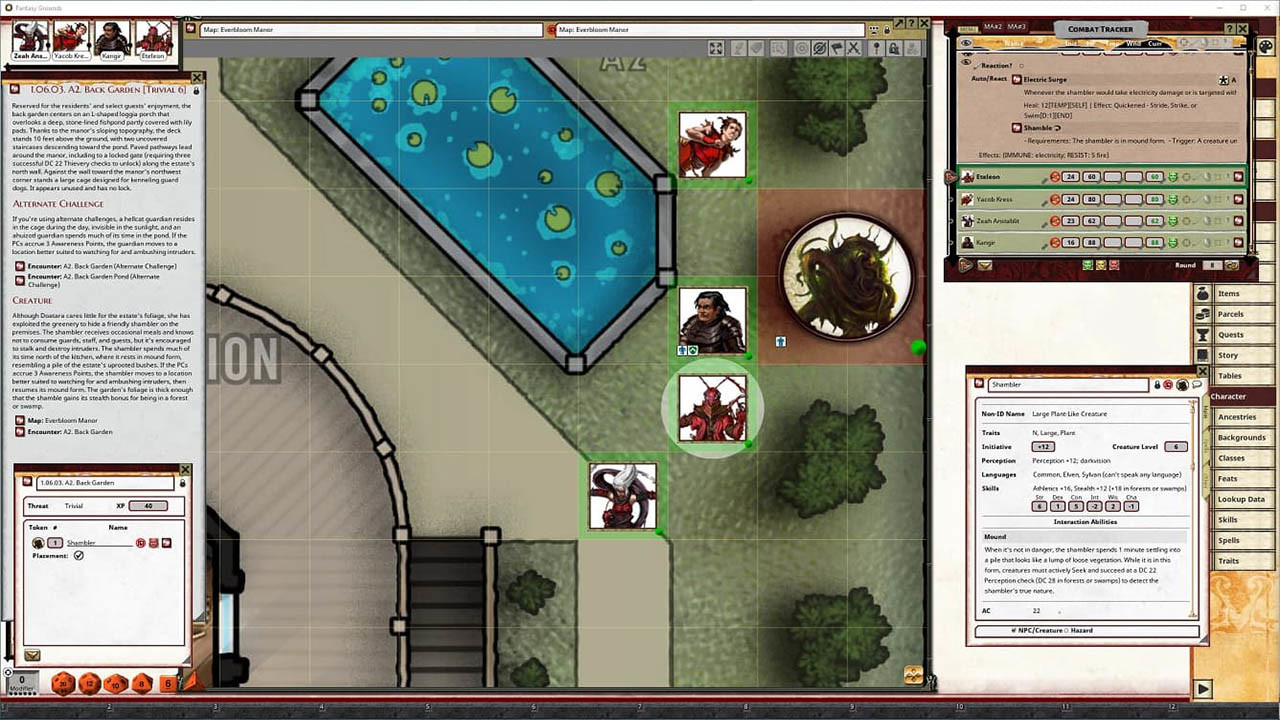Screen dimensions: 1280x720
Task: Check the Placement option for the Shambler token
Action: coord(80,555)
